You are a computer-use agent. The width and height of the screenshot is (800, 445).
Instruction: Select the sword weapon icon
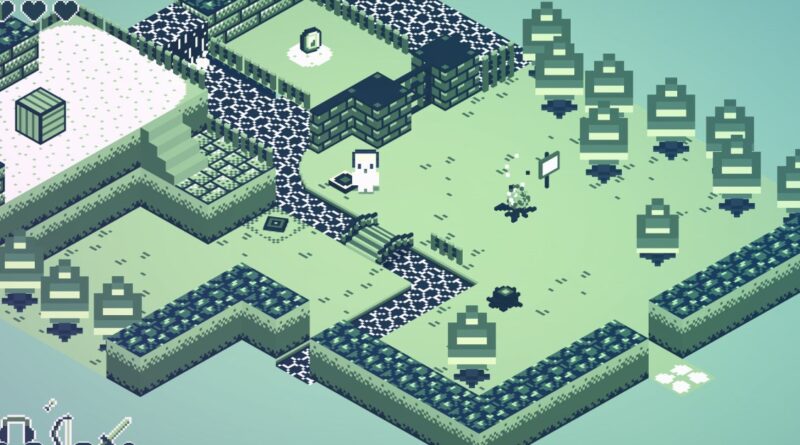(x=114, y=432)
